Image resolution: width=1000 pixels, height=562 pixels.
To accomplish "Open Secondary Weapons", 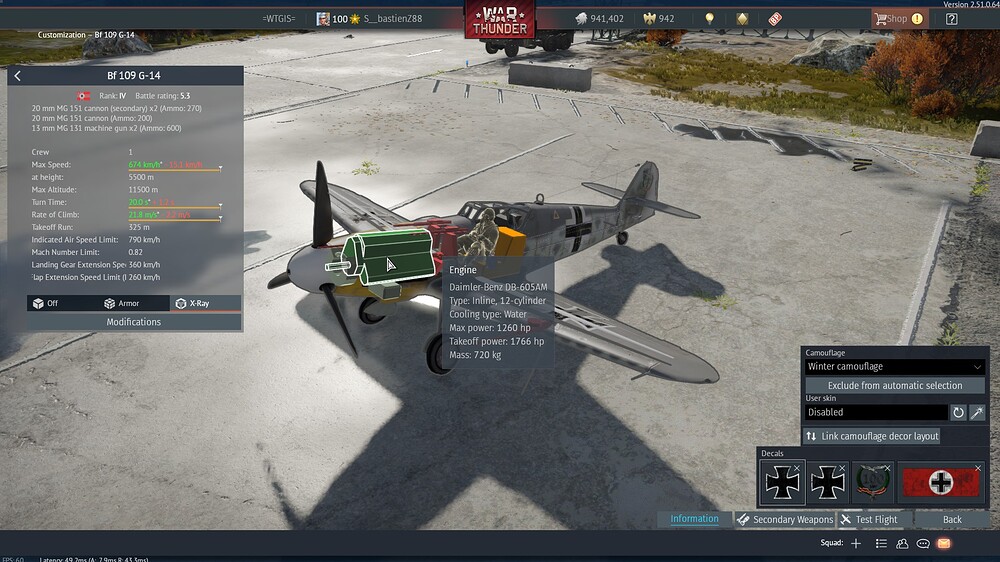I will pos(785,520).
